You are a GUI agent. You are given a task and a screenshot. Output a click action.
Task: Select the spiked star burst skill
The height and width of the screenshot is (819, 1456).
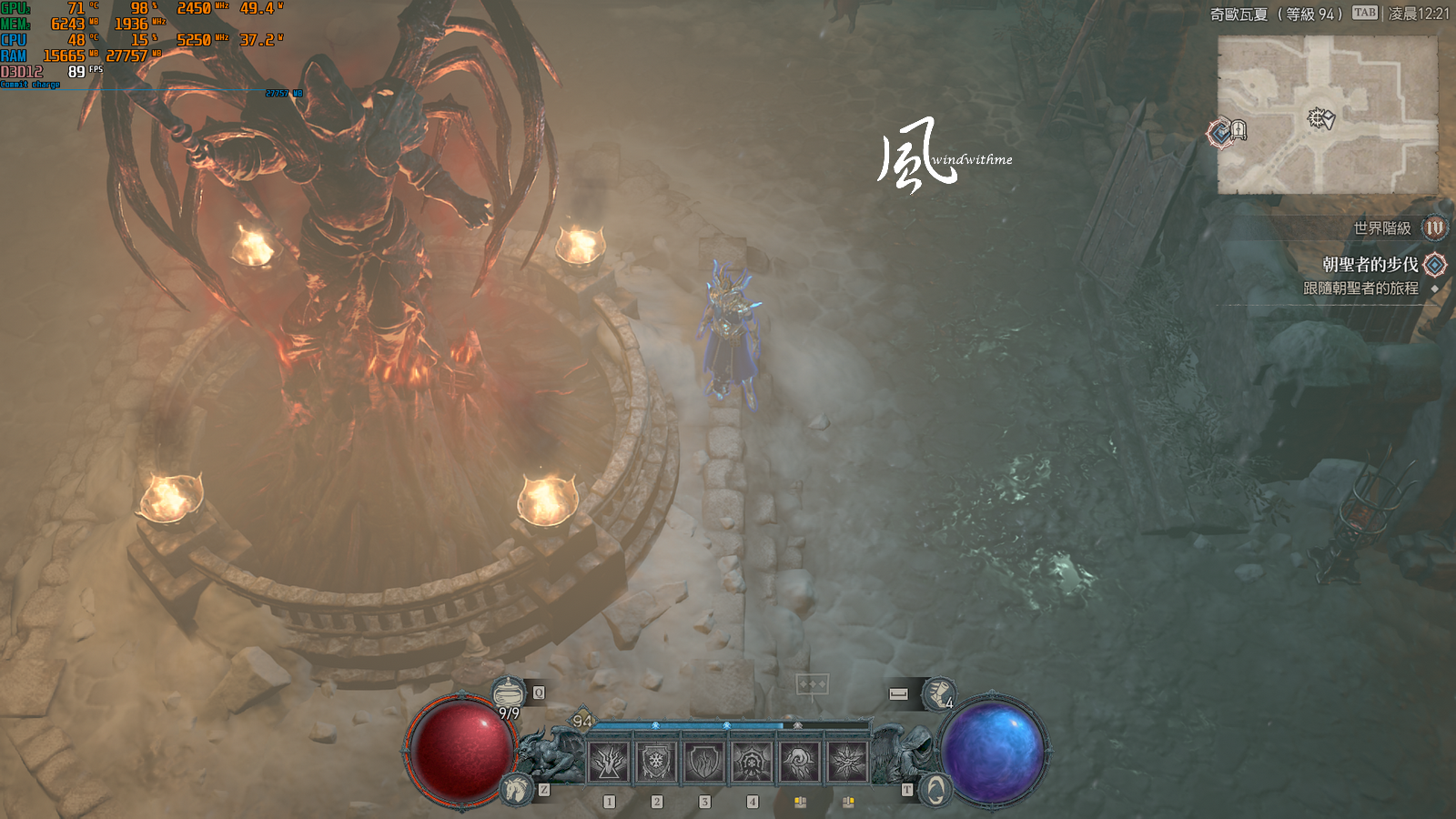[847, 762]
